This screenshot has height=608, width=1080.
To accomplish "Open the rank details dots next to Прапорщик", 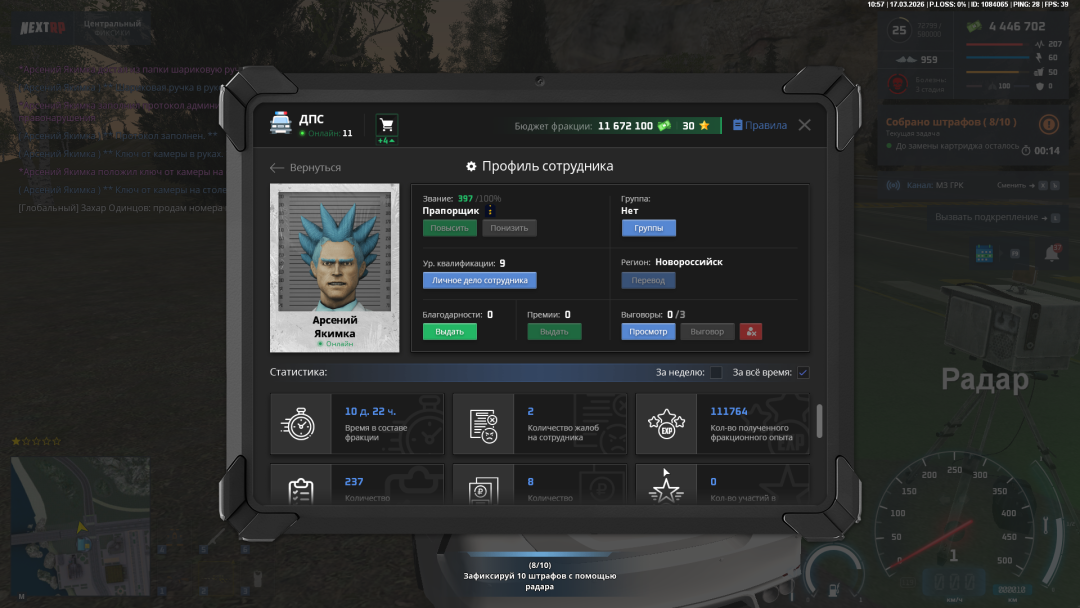I will (490, 211).
